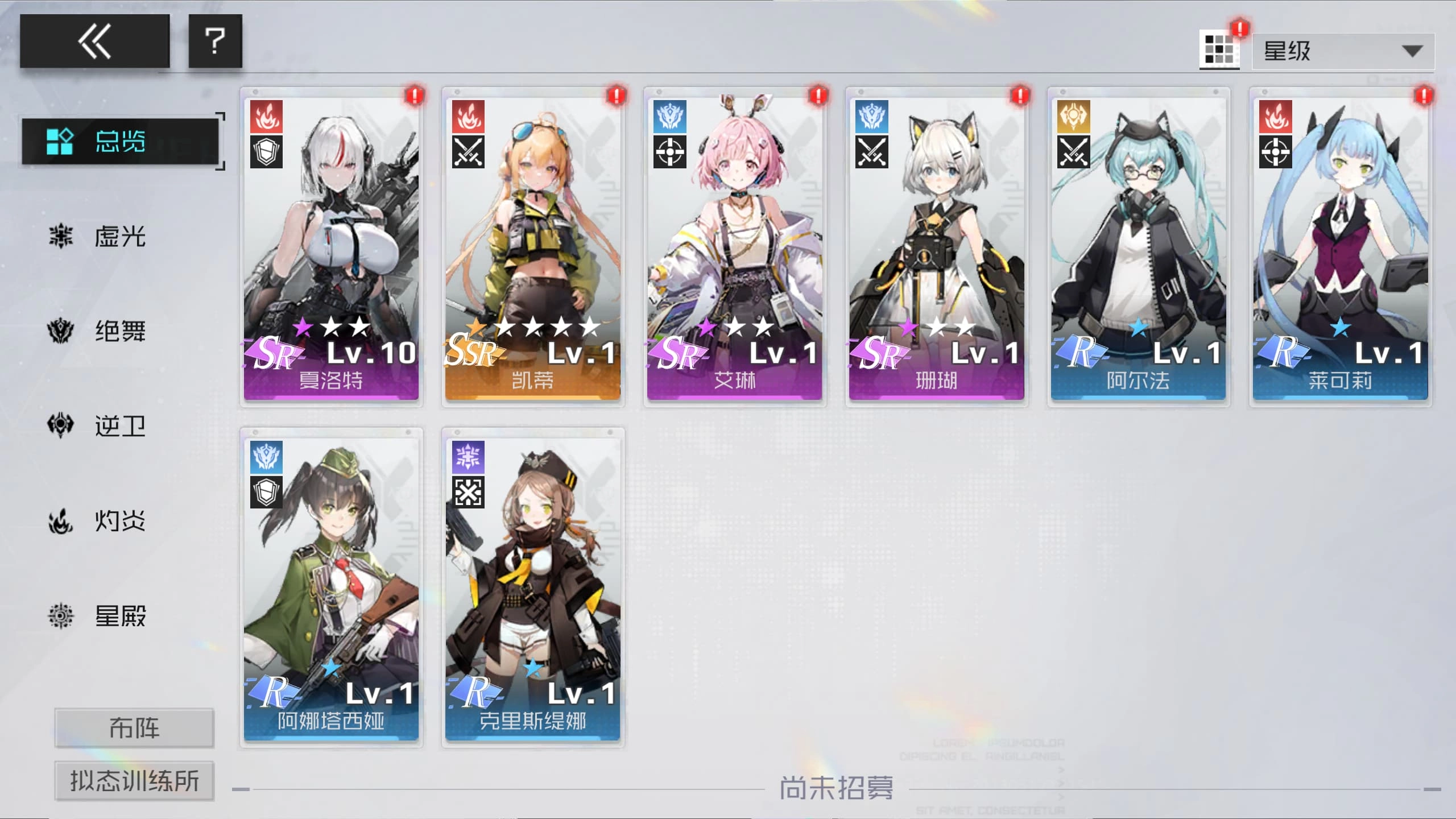Click the 布阵 formation button
This screenshot has width=1456, height=819.
[134, 727]
